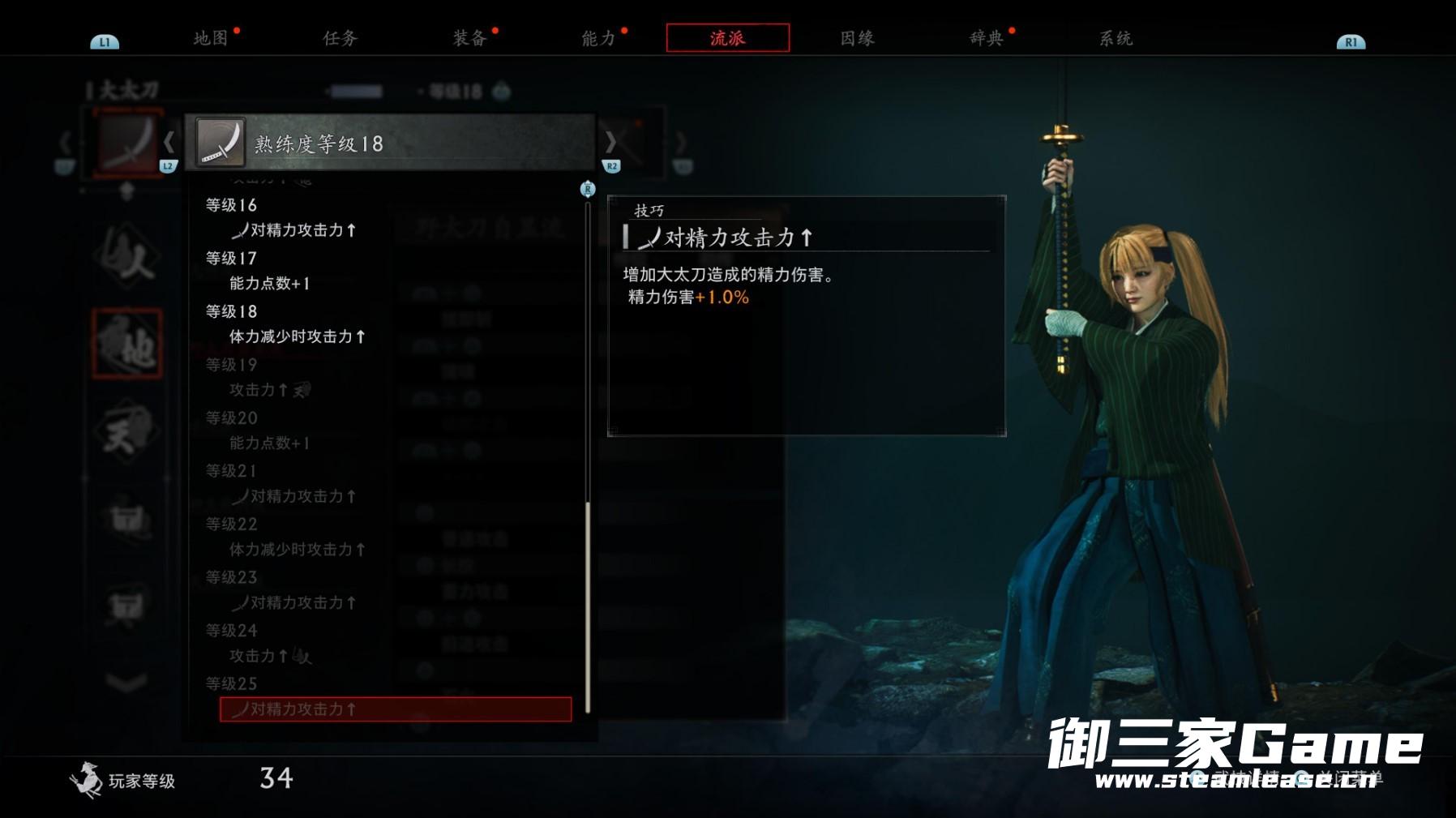Switch to the 地图 tab
This screenshot has width=1456, height=818.
click(x=211, y=38)
